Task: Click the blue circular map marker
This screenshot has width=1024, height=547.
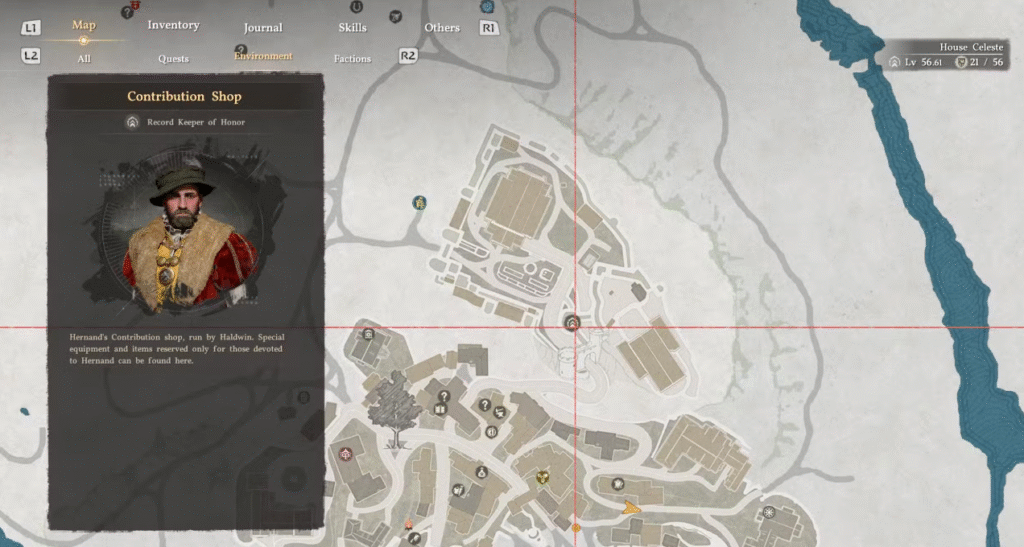Action: tap(419, 202)
